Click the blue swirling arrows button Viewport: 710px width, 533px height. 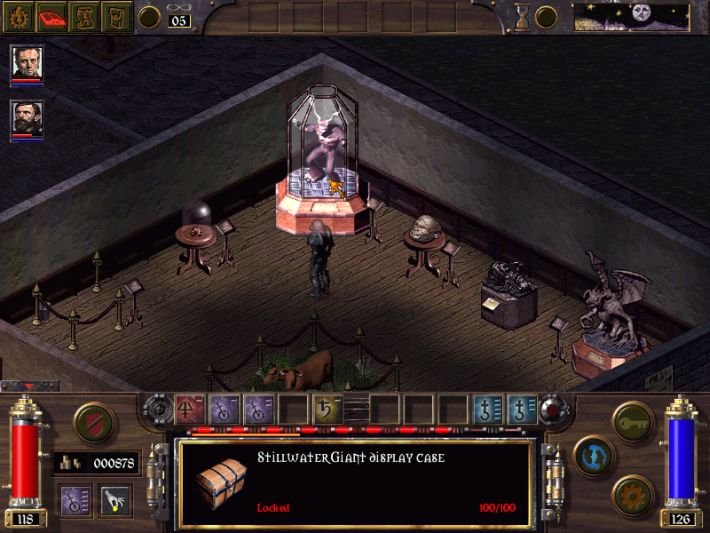click(594, 457)
